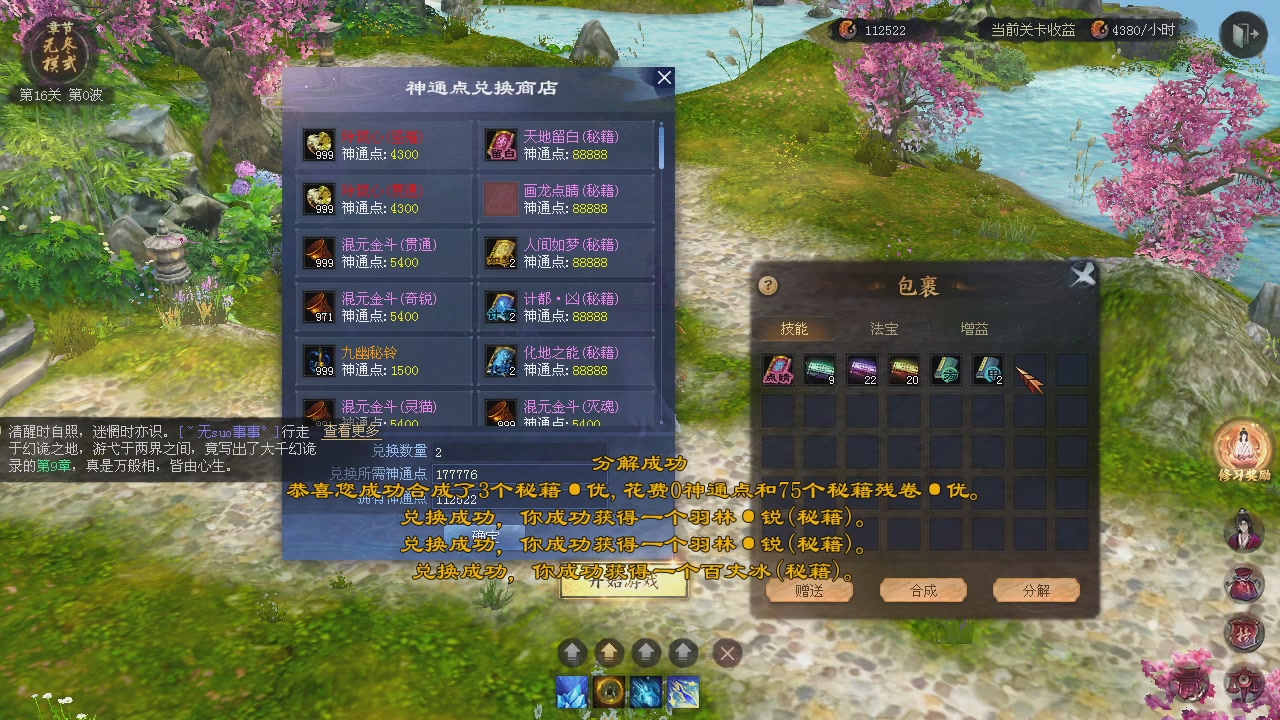
Task: Select the golden ring skill icon
Action: [x=608, y=693]
